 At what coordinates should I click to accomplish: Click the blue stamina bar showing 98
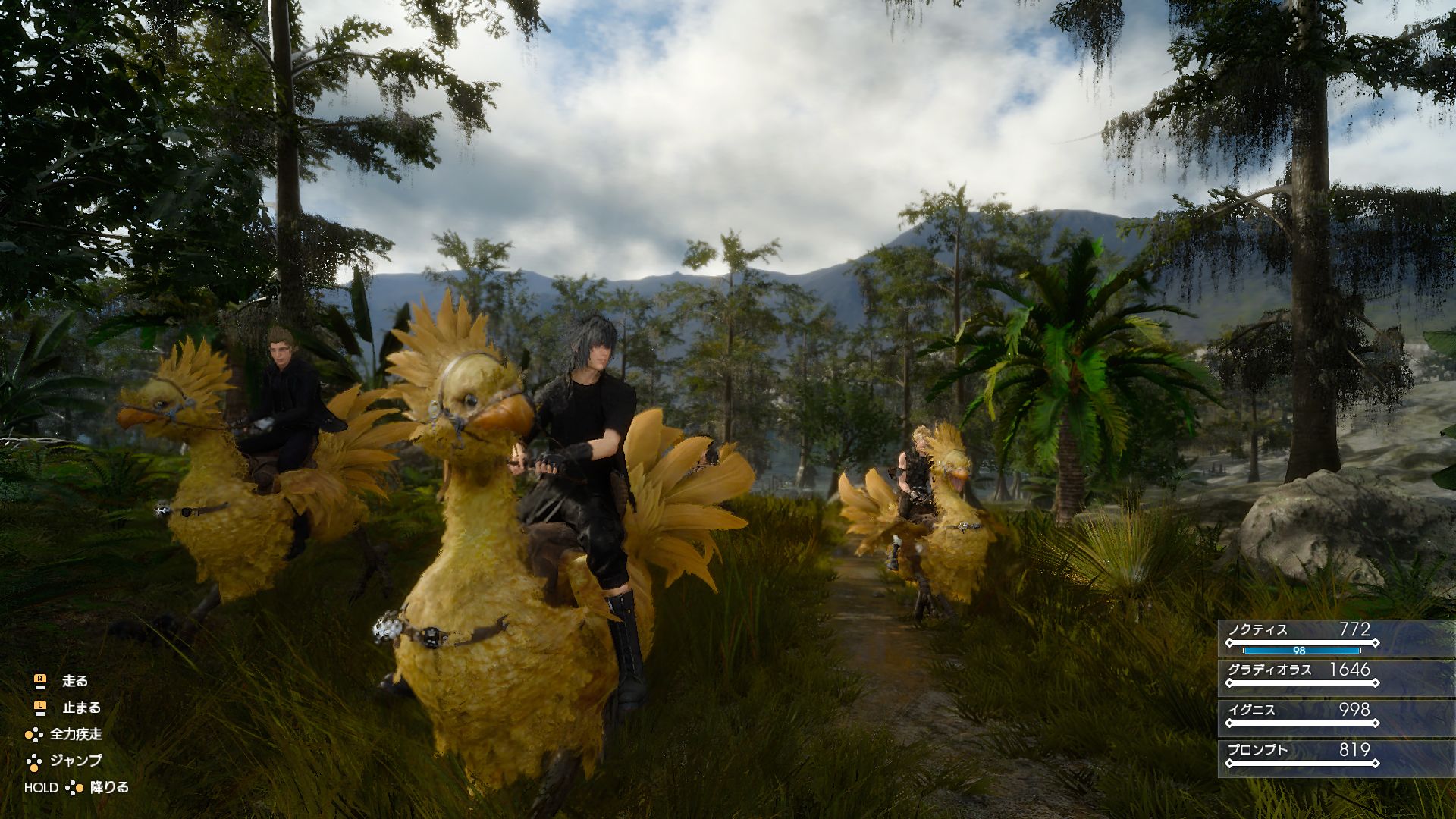click(1299, 651)
